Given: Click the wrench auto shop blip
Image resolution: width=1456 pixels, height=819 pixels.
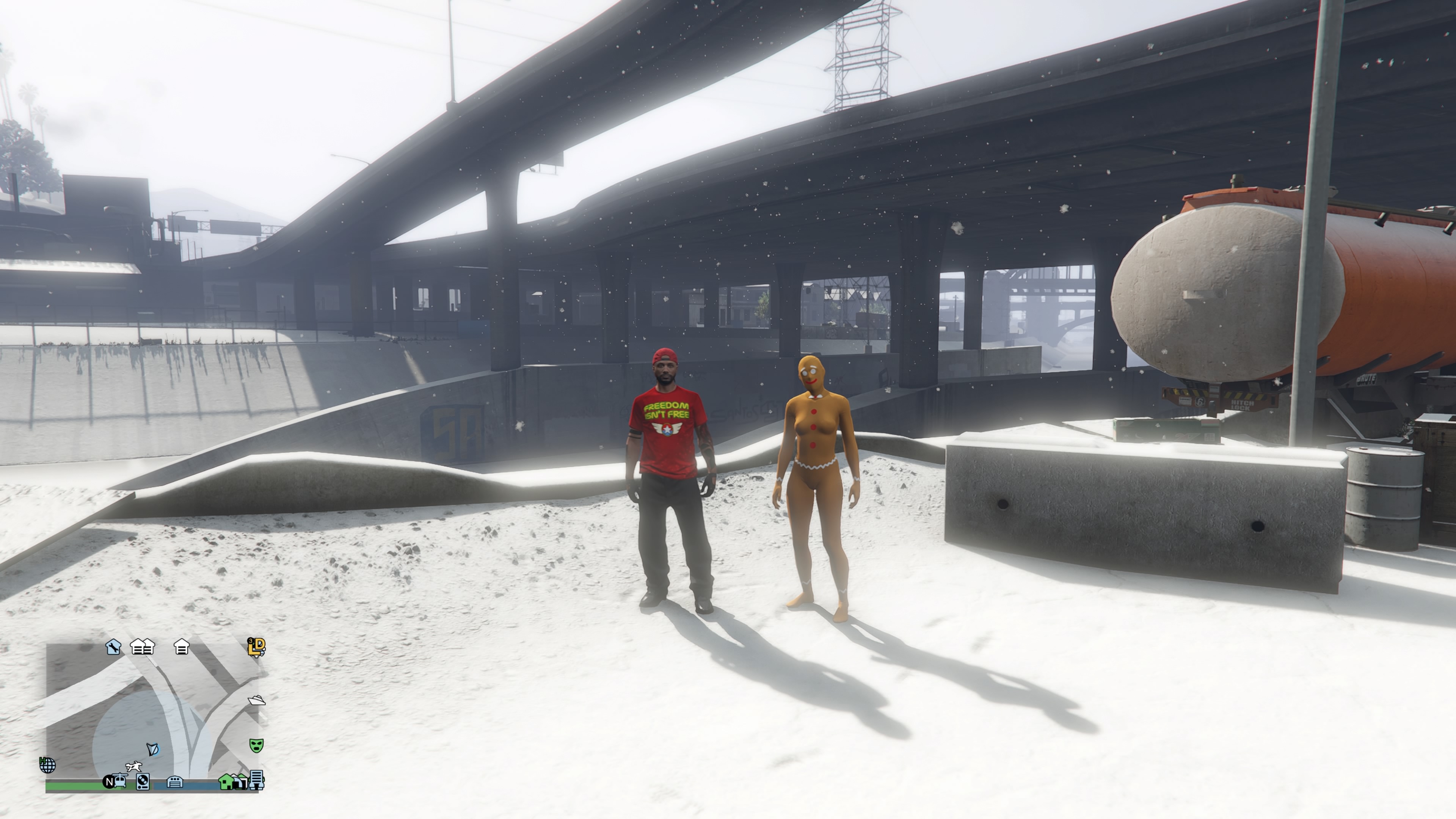Looking at the screenshot, I should 113,646.
